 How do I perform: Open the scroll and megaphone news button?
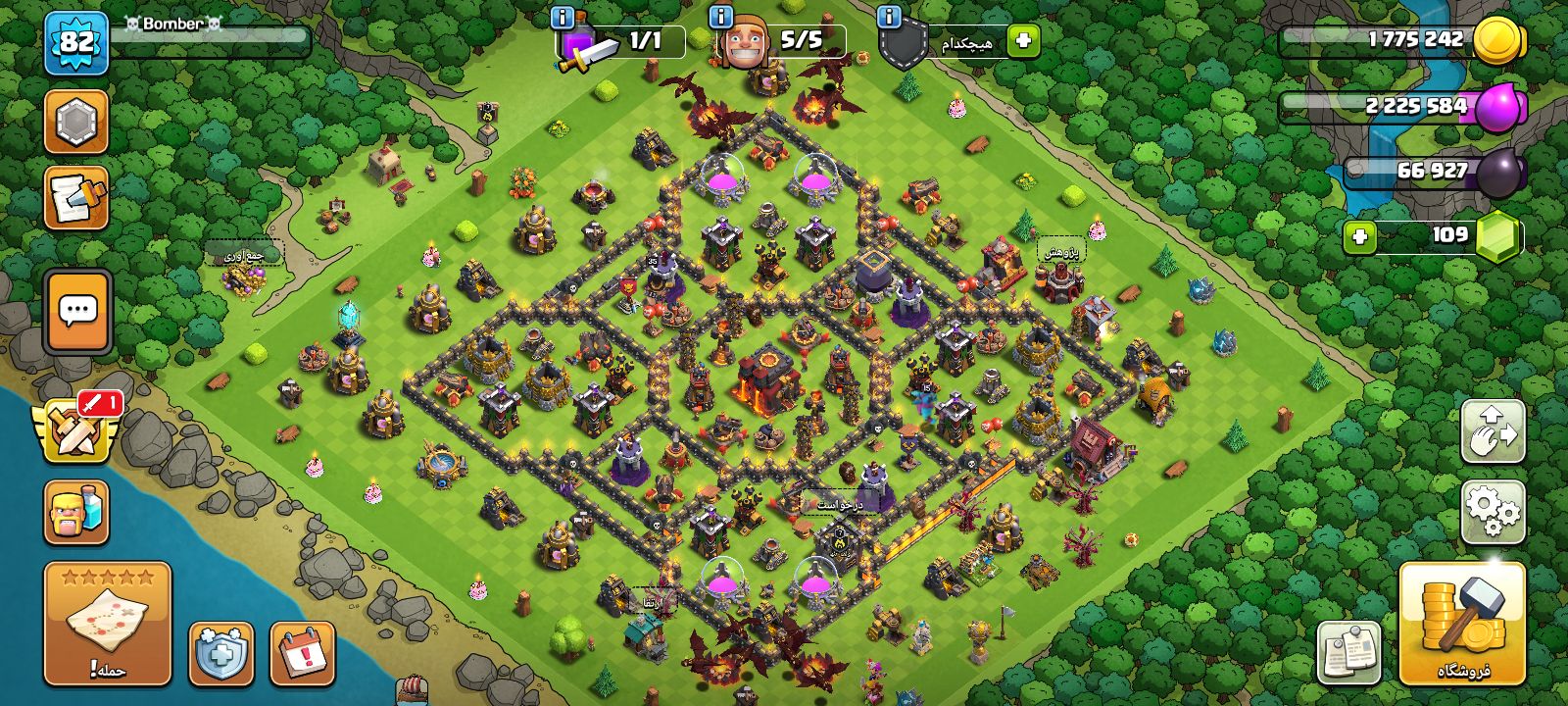click(76, 198)
